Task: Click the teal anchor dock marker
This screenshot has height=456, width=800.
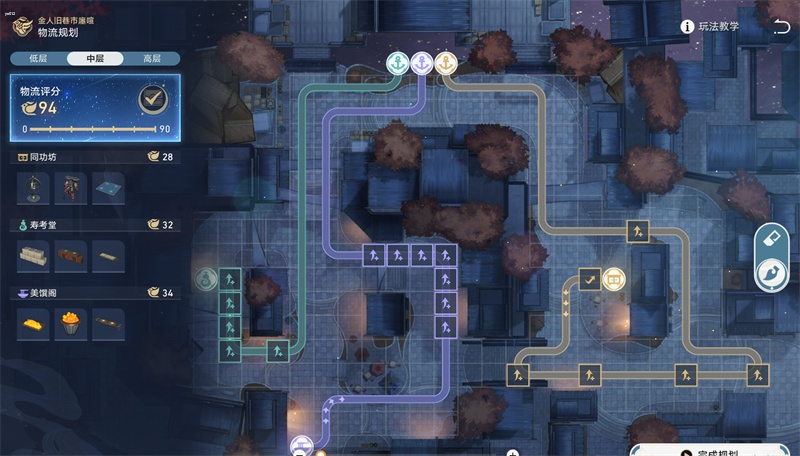Action: (397, 63)
